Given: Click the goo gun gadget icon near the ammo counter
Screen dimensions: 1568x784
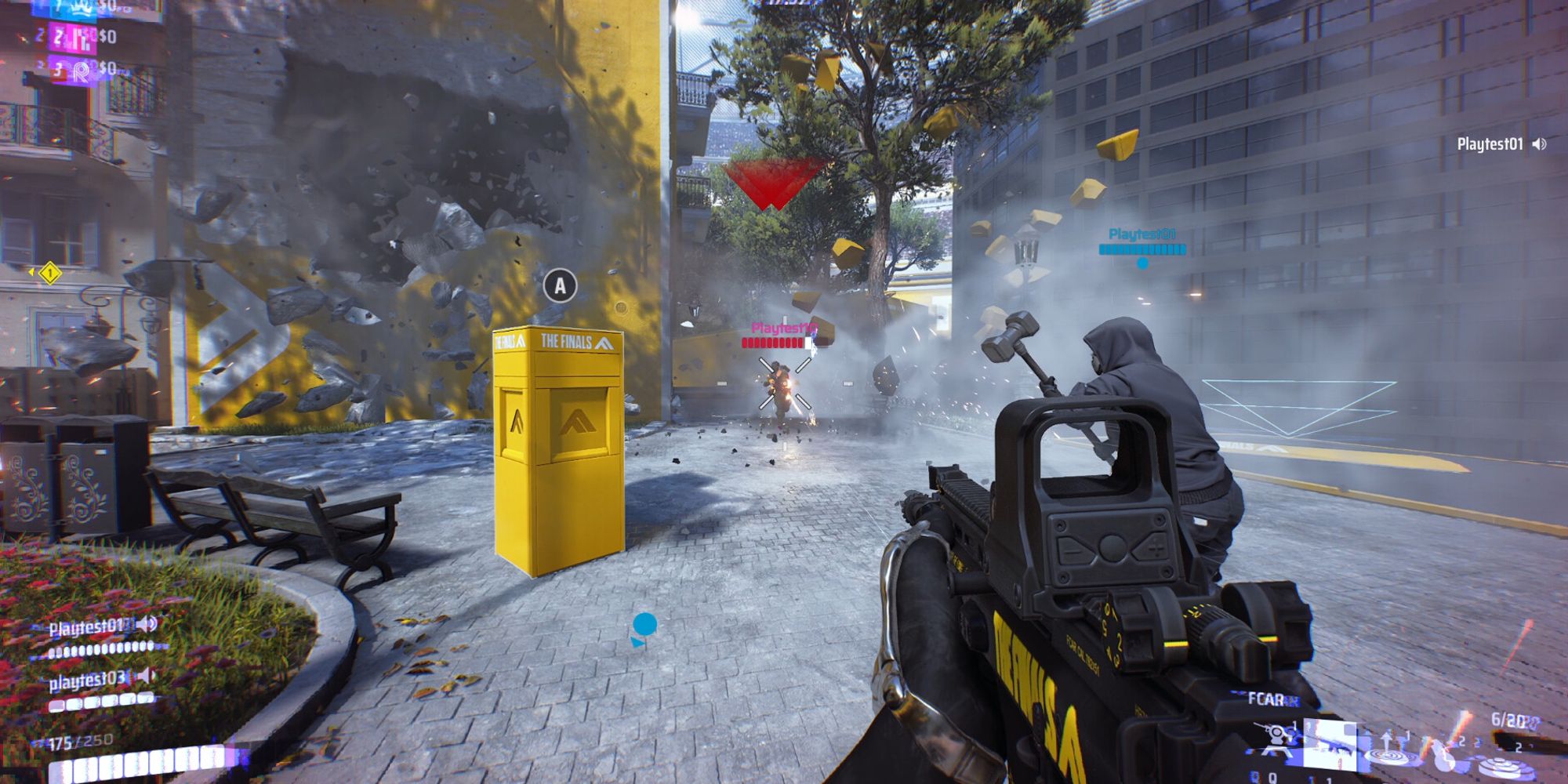Looking at the screenshot, I should point(1443,754).
